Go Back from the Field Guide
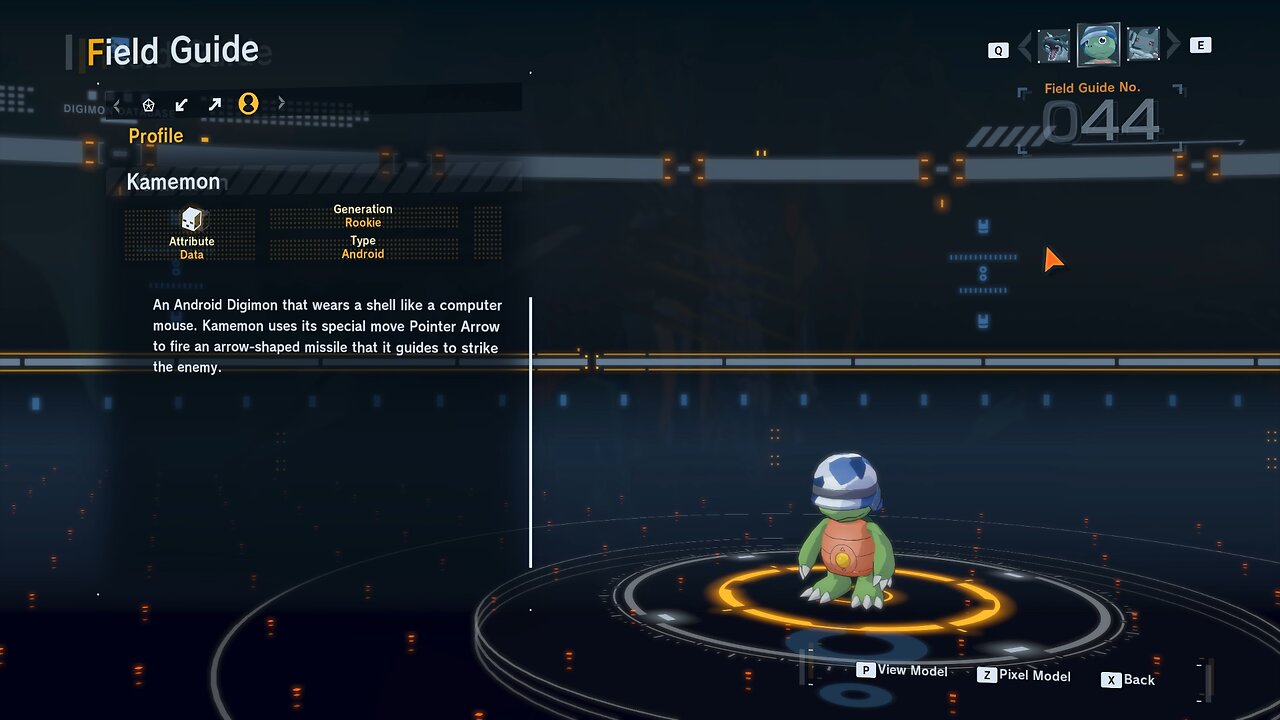This screenshot has width=1280, height=720. (x=1128, y=680)
